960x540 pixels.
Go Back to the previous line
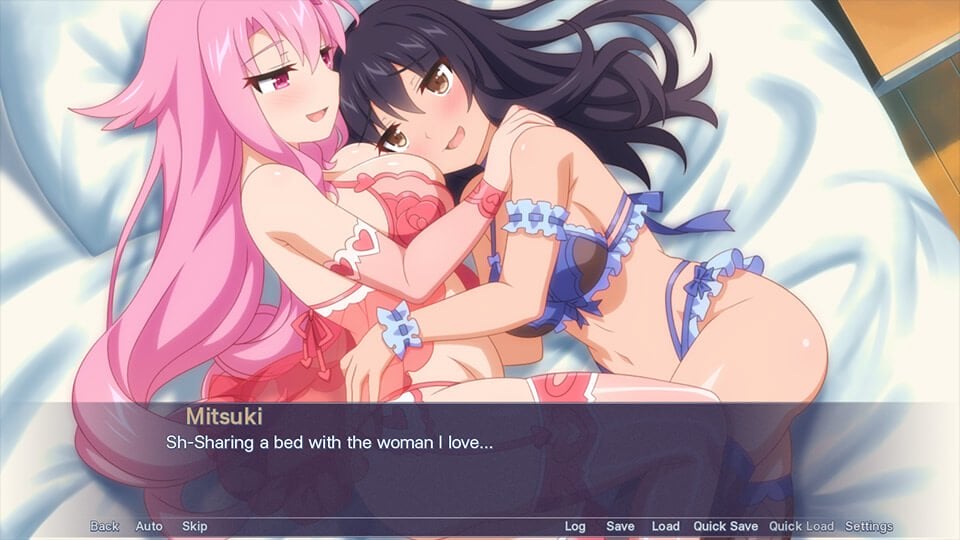[104, 526]
